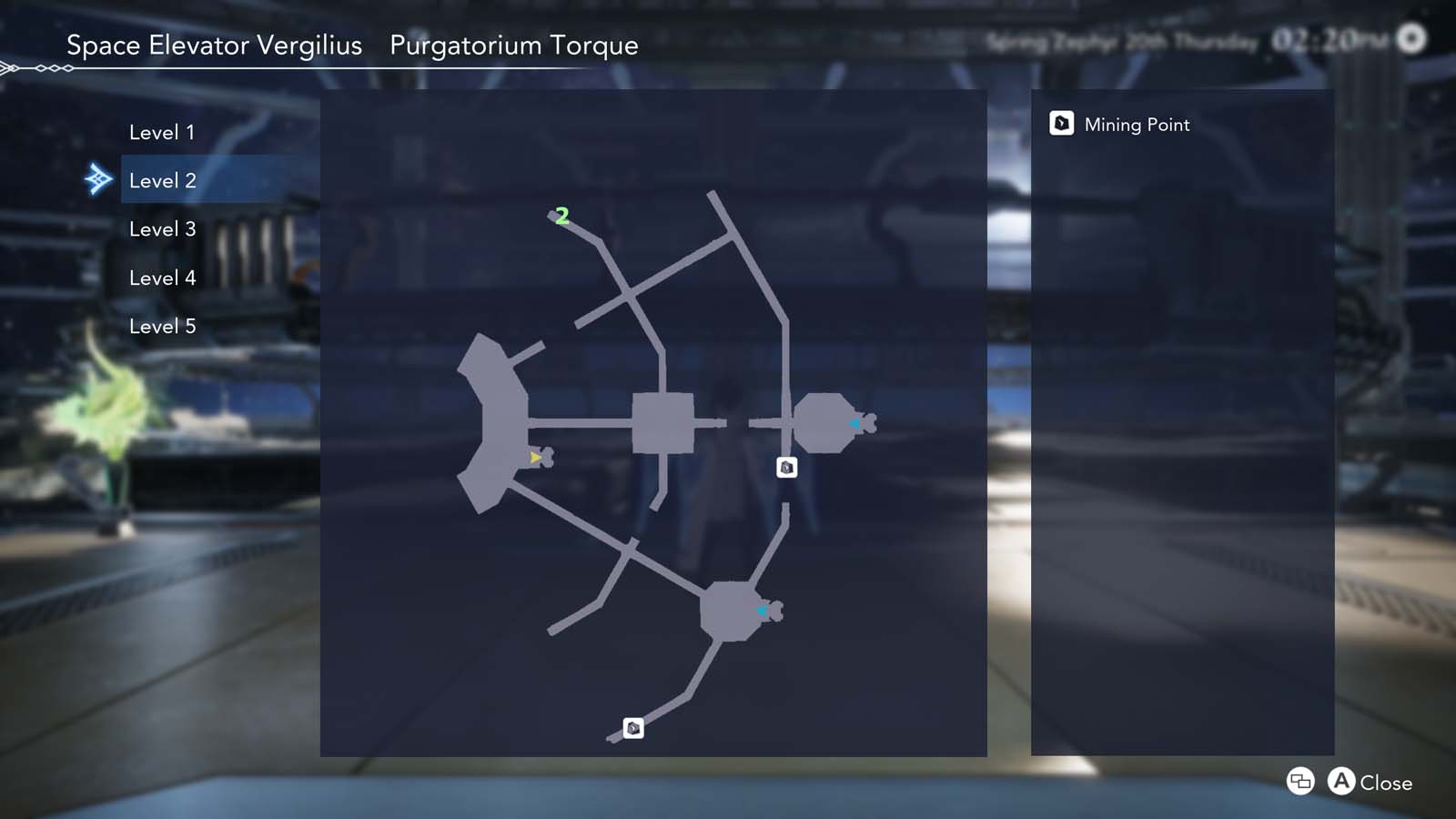Click the circular A button icon beside Close
1456x819 pixels.
pyautogui.click(x=1341, y=782)
